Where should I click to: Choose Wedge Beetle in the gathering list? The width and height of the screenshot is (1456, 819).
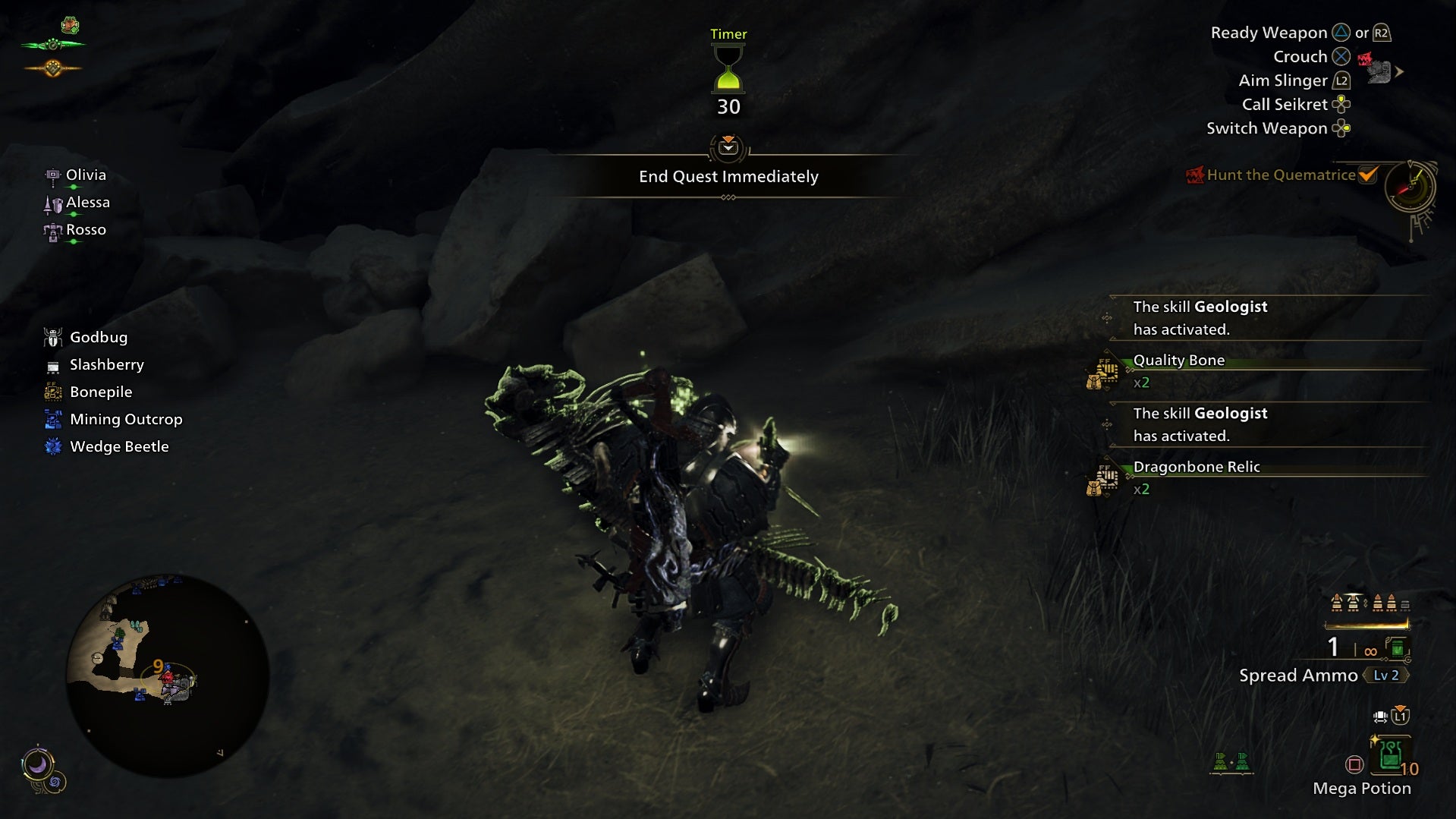118,447
